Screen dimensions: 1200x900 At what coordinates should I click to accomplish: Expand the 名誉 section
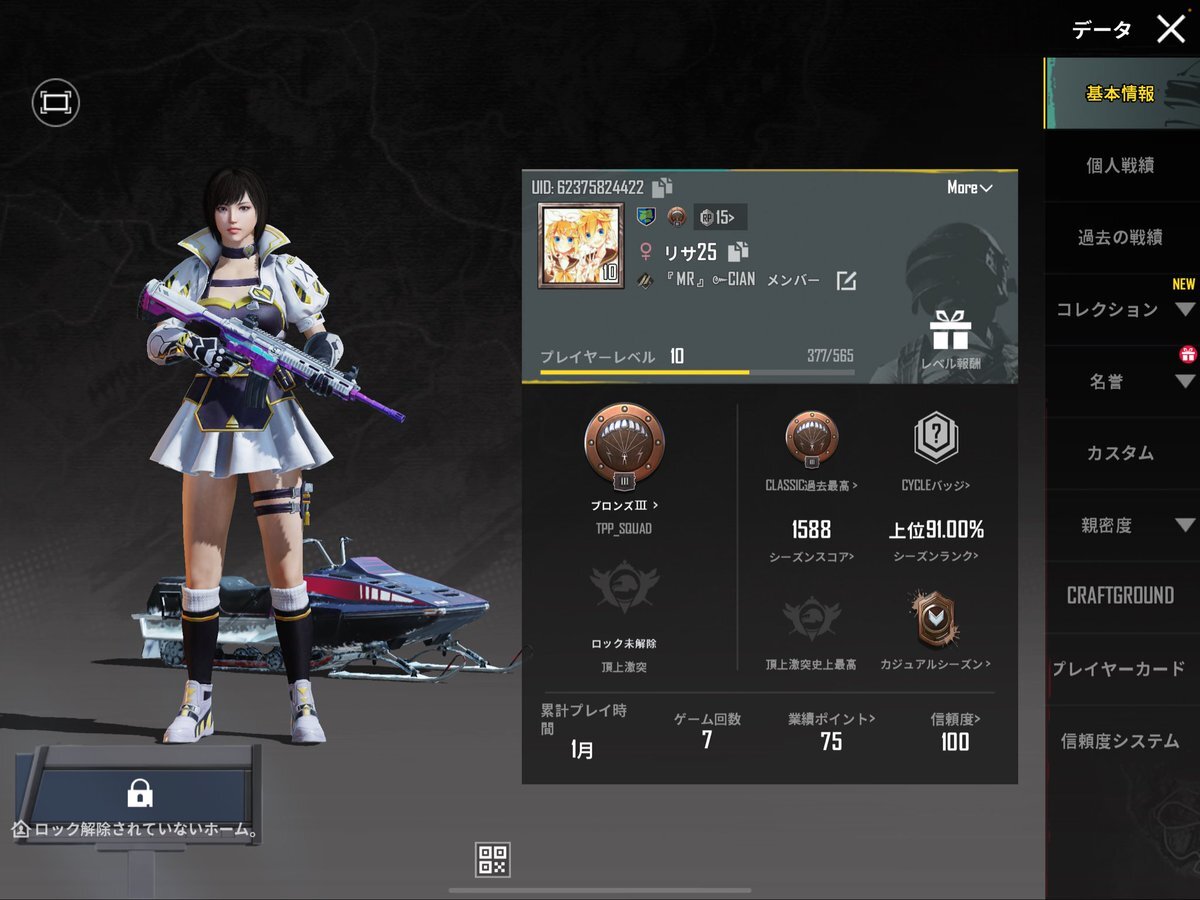point(1120,382)
